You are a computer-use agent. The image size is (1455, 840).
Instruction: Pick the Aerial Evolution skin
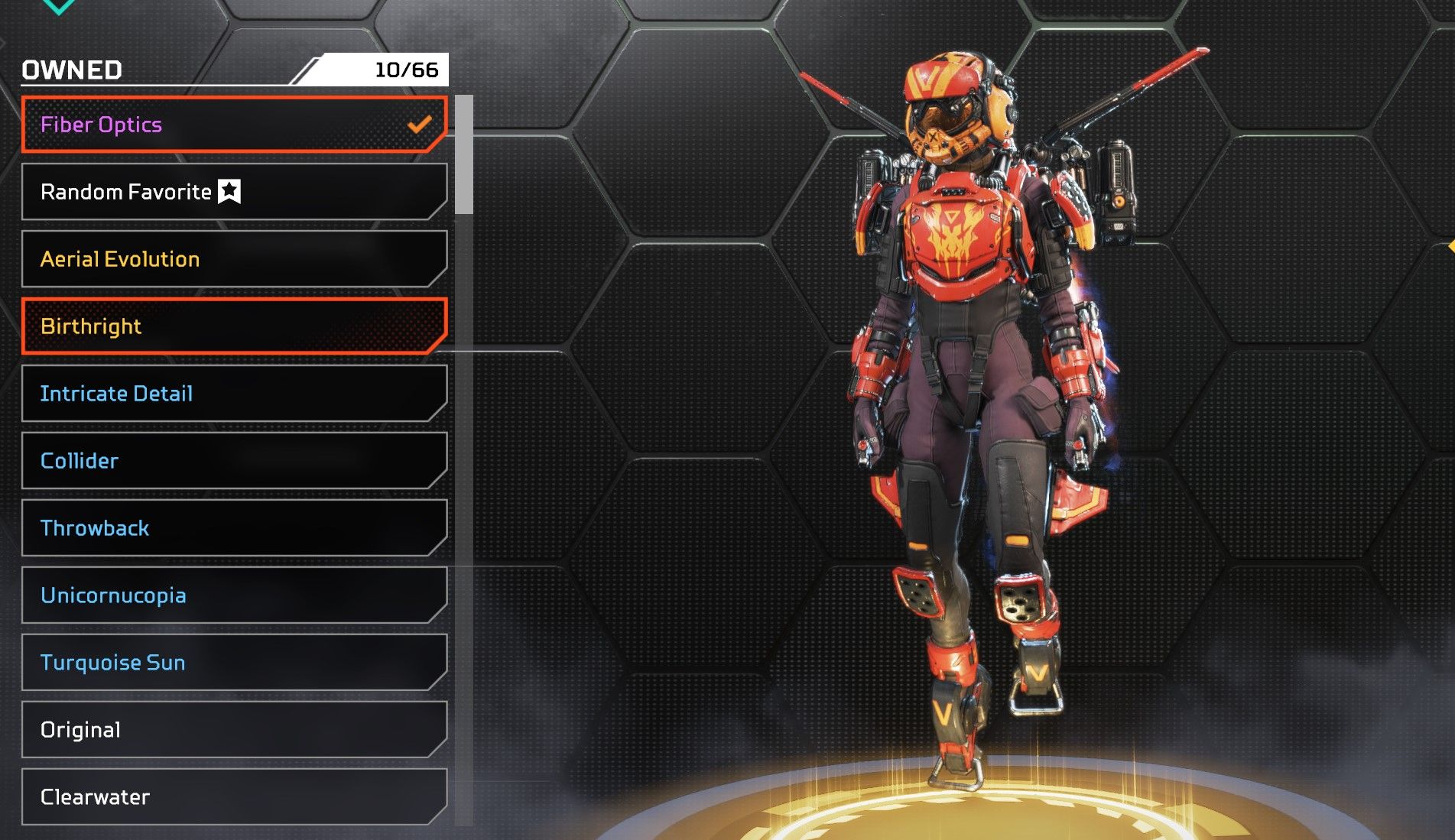coord(233,259)
